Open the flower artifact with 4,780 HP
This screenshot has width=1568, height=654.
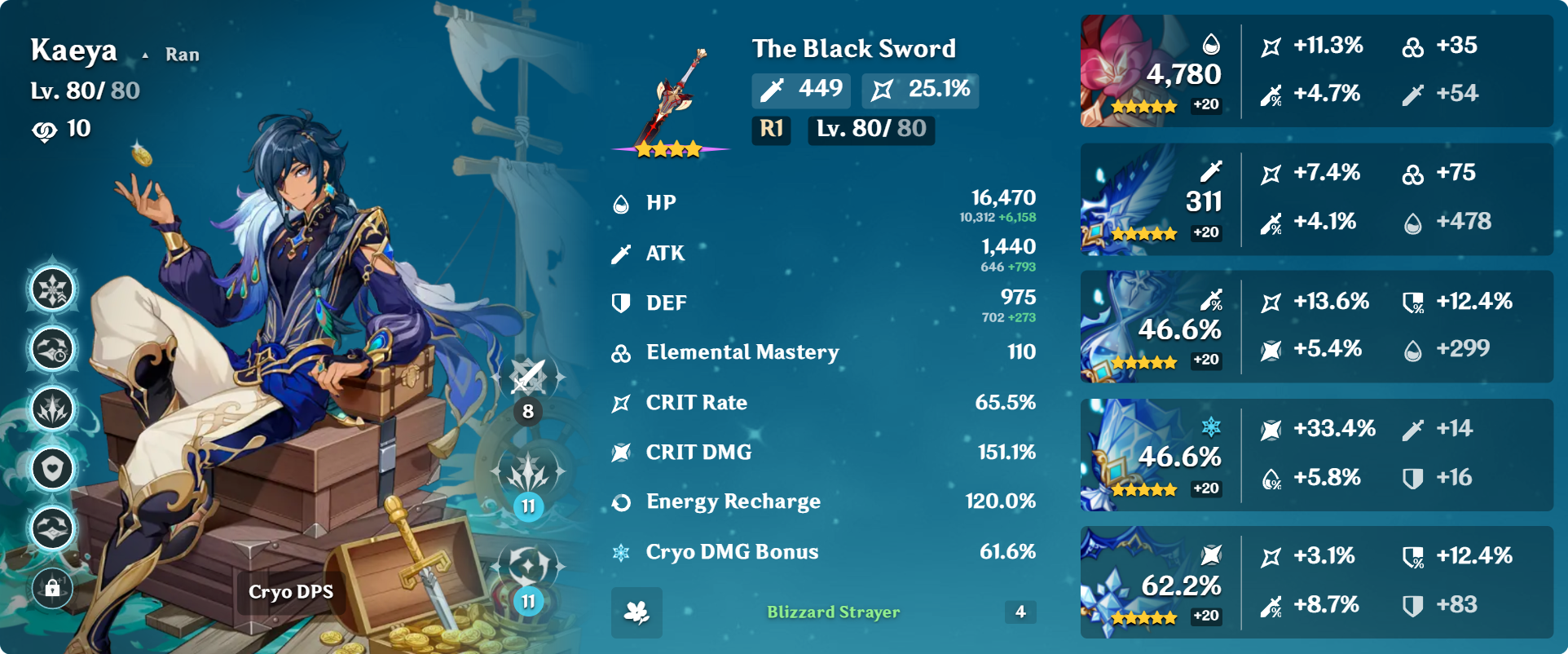[1152, 71]
